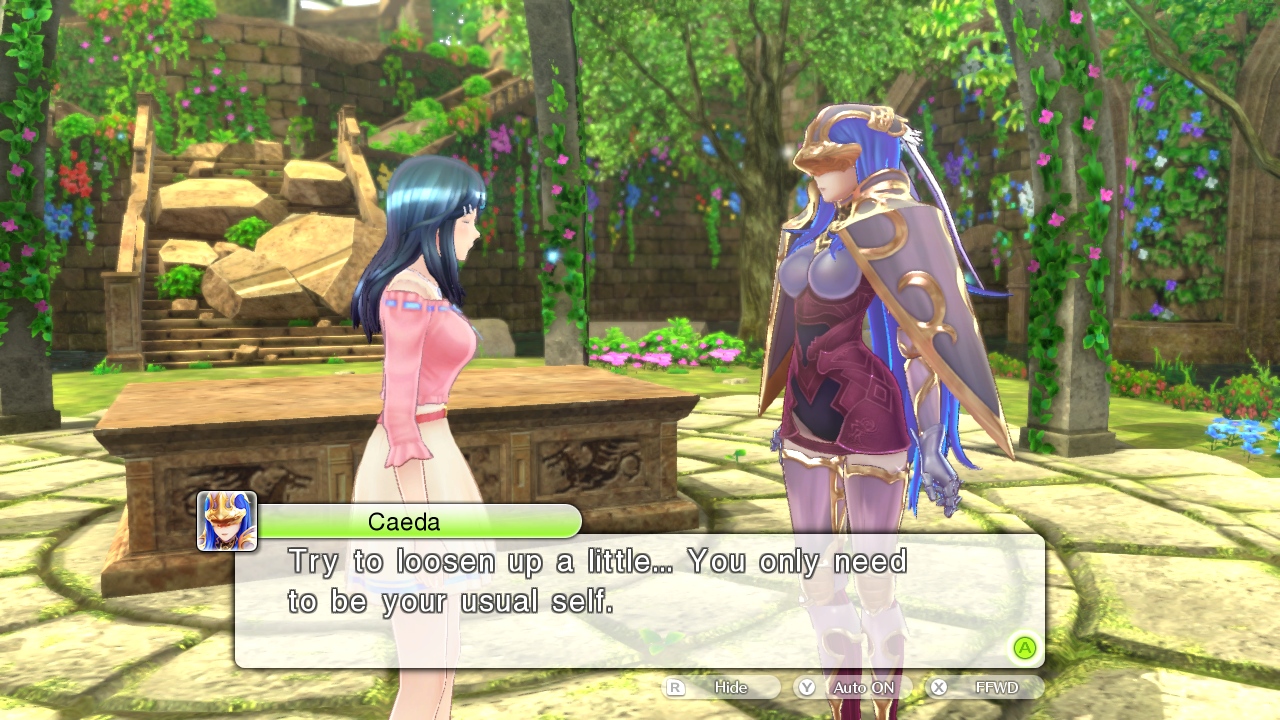Fast-forward dialogue with FFWD button
The width and height of the screenshot is (1280, 720).
coord(985,687)
